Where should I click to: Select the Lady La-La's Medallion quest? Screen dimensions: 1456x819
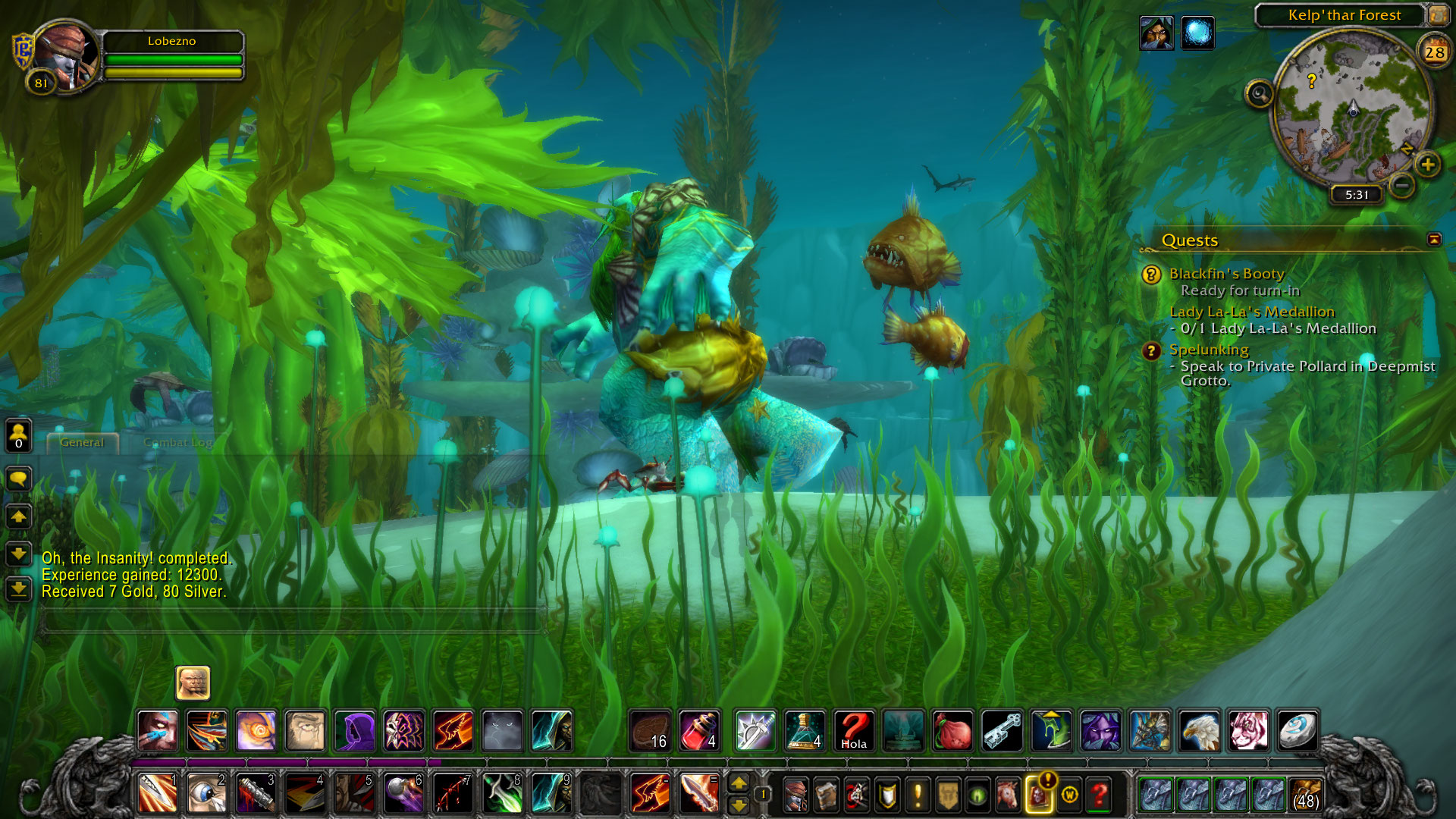point(1251,312)
